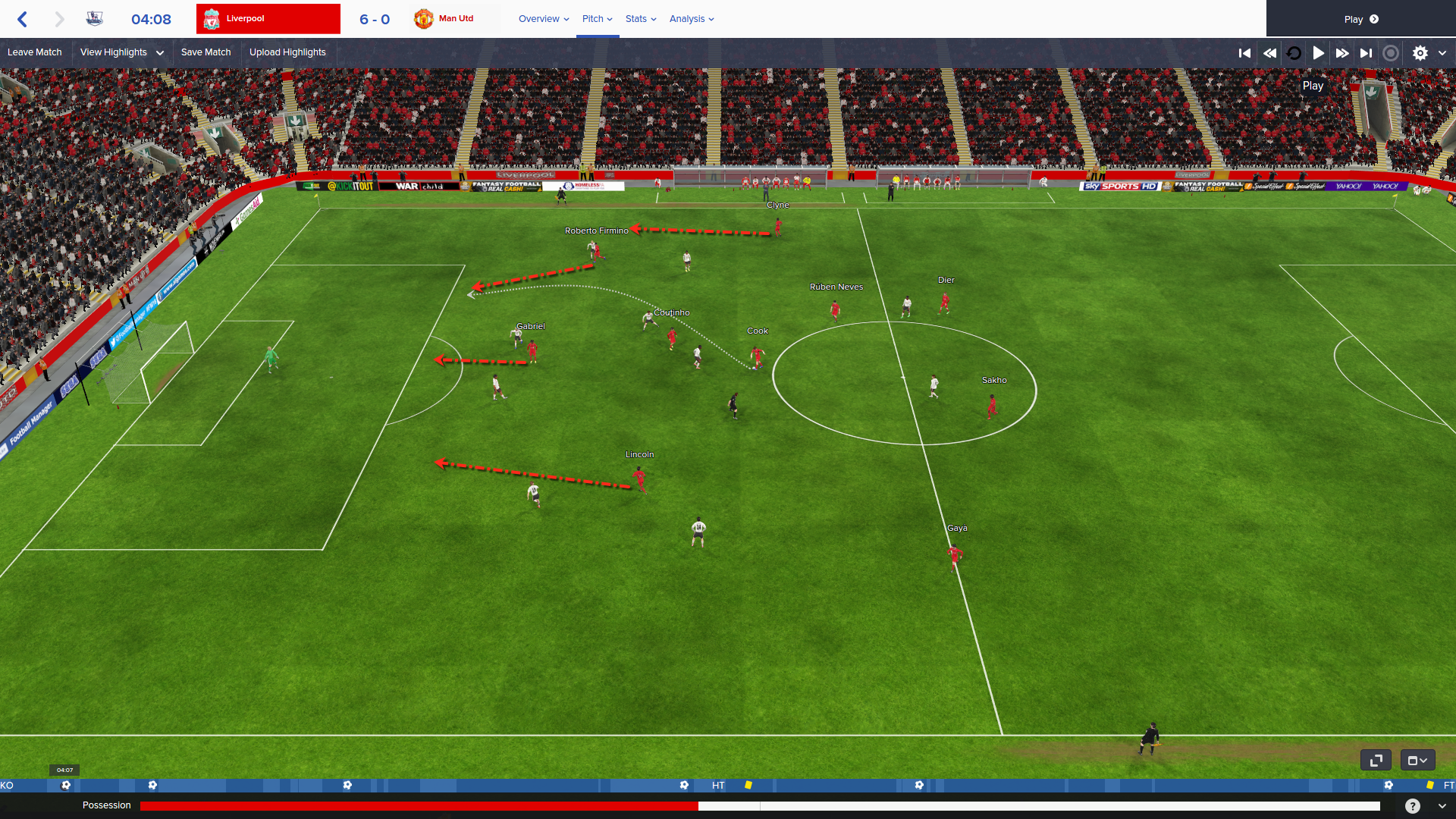The width and height of the screenshot is (1456, 819).
Task: Save the match
Action: click(x=206, y=52)
